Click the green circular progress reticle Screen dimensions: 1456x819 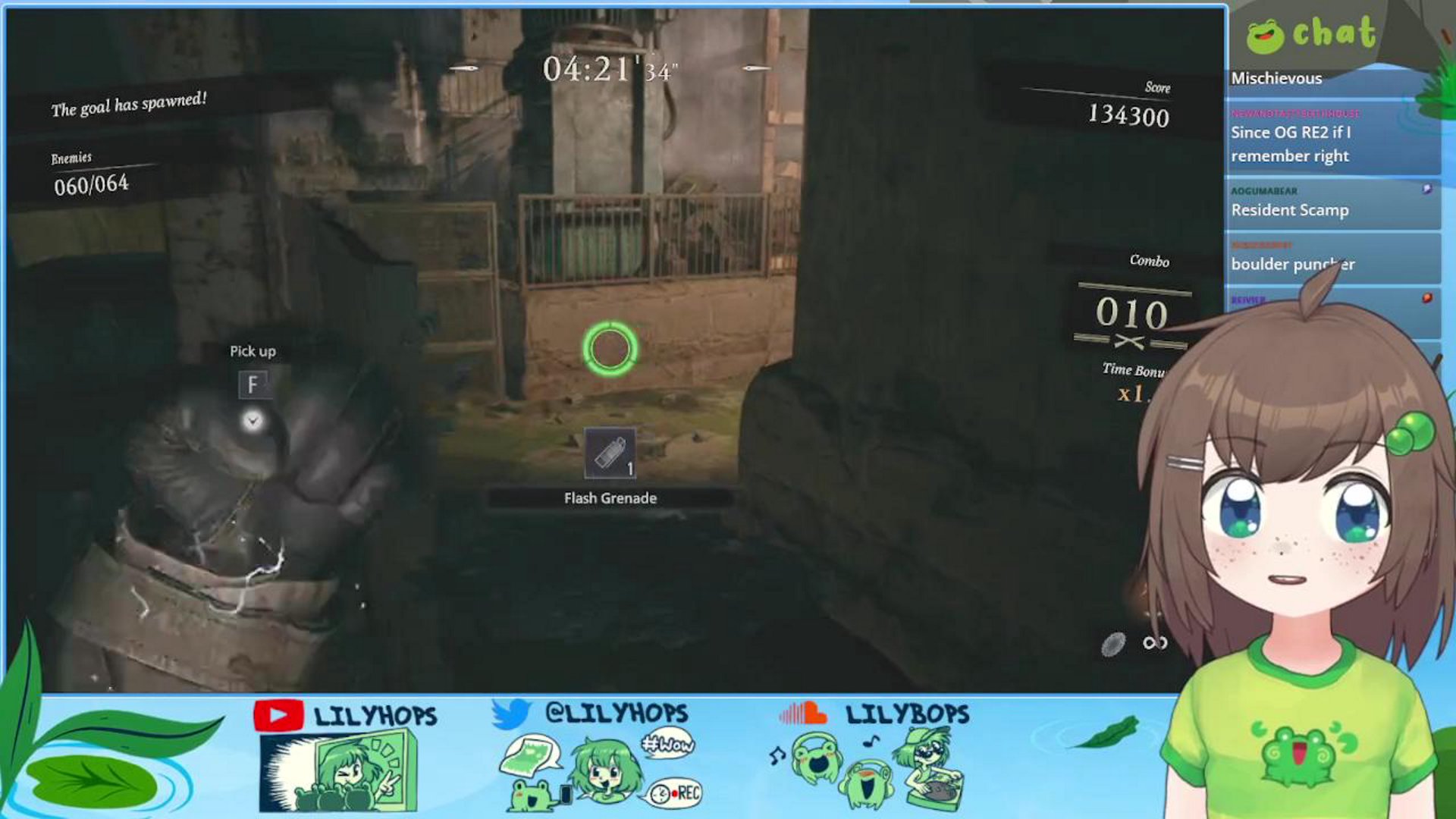609,347
